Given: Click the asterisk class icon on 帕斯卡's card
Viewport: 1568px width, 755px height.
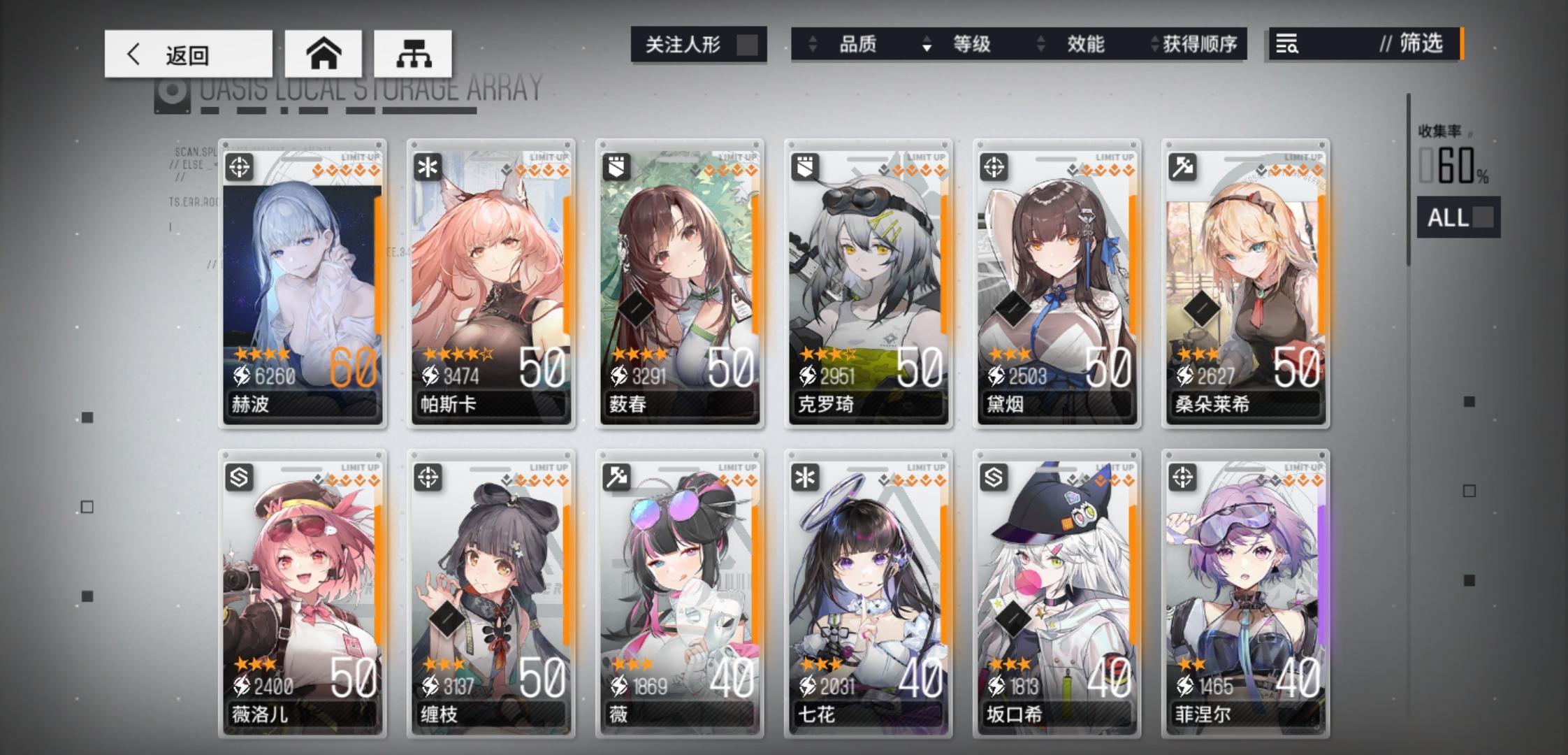Looking at the screenshot, I should pyautogui.click(x=429, y=166).
